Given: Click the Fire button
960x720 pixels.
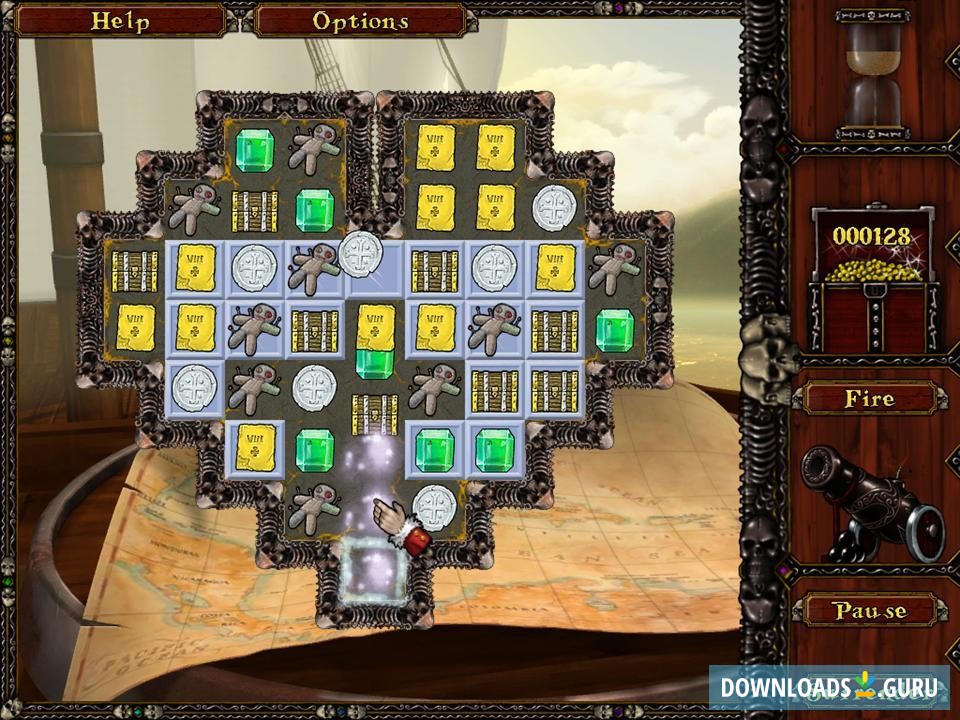Looking at the screenshot, I should (868, 399).
